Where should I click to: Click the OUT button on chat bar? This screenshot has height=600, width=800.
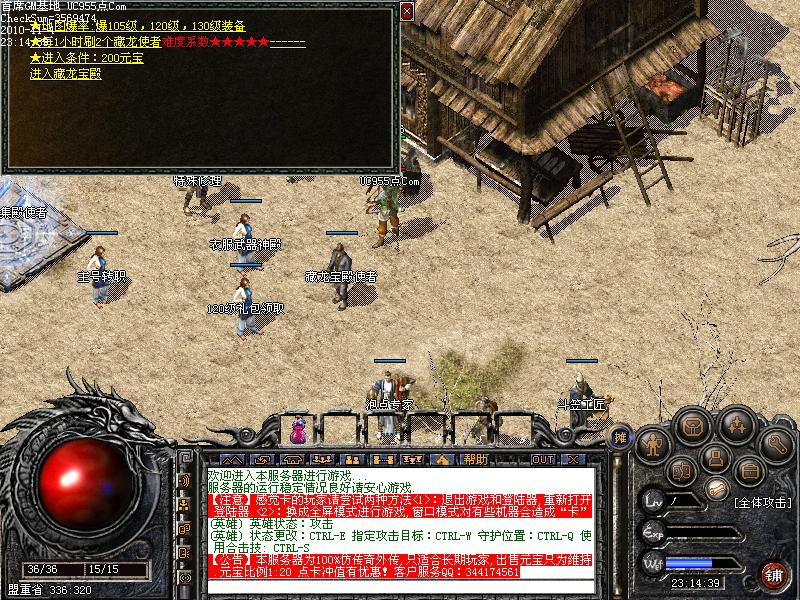tap(542, 459)
